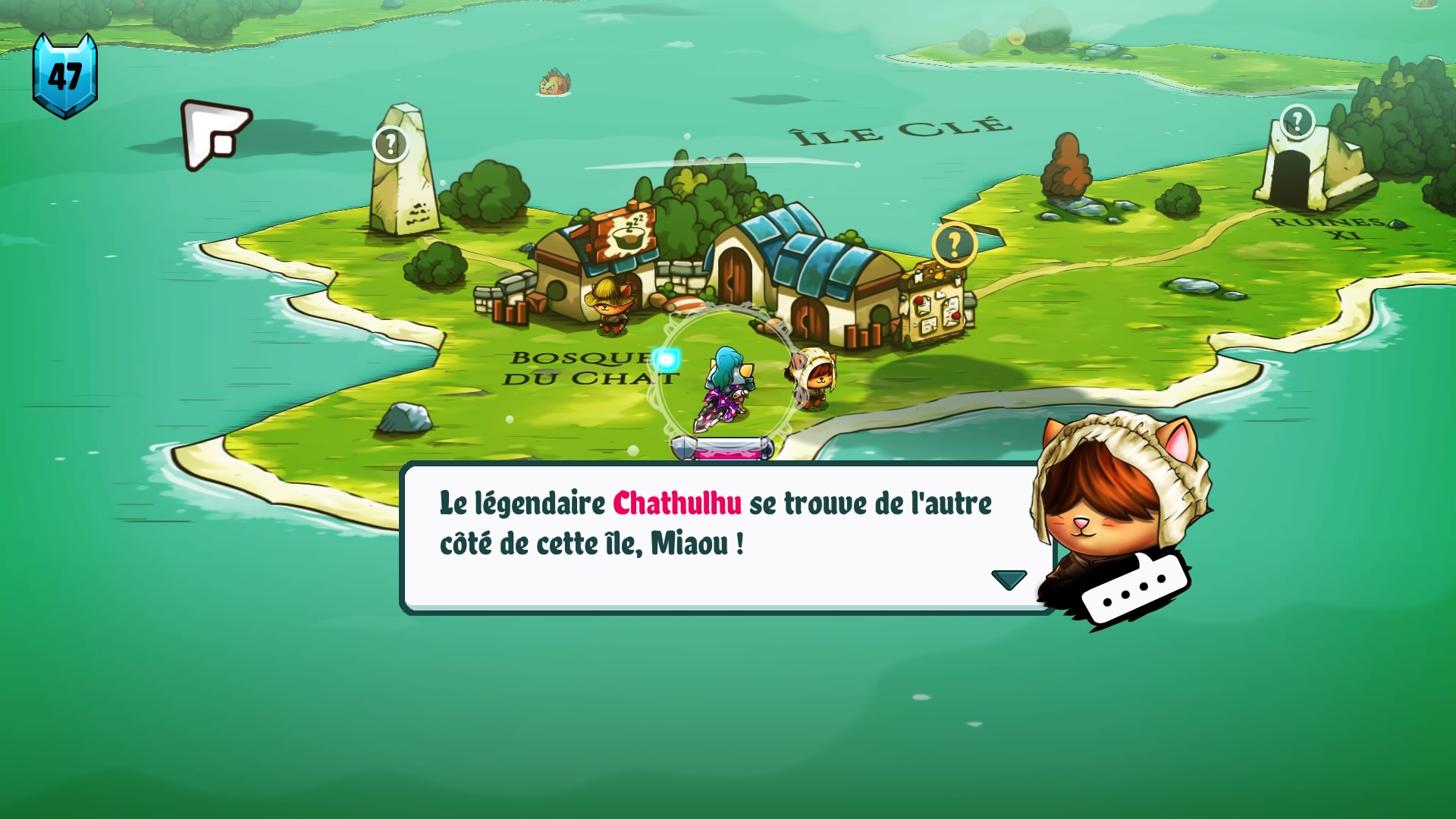Open the menu via the level 47 badge
Viewport: 1456px width, 819px height.
pyautogui.click(x=65, y=76)
